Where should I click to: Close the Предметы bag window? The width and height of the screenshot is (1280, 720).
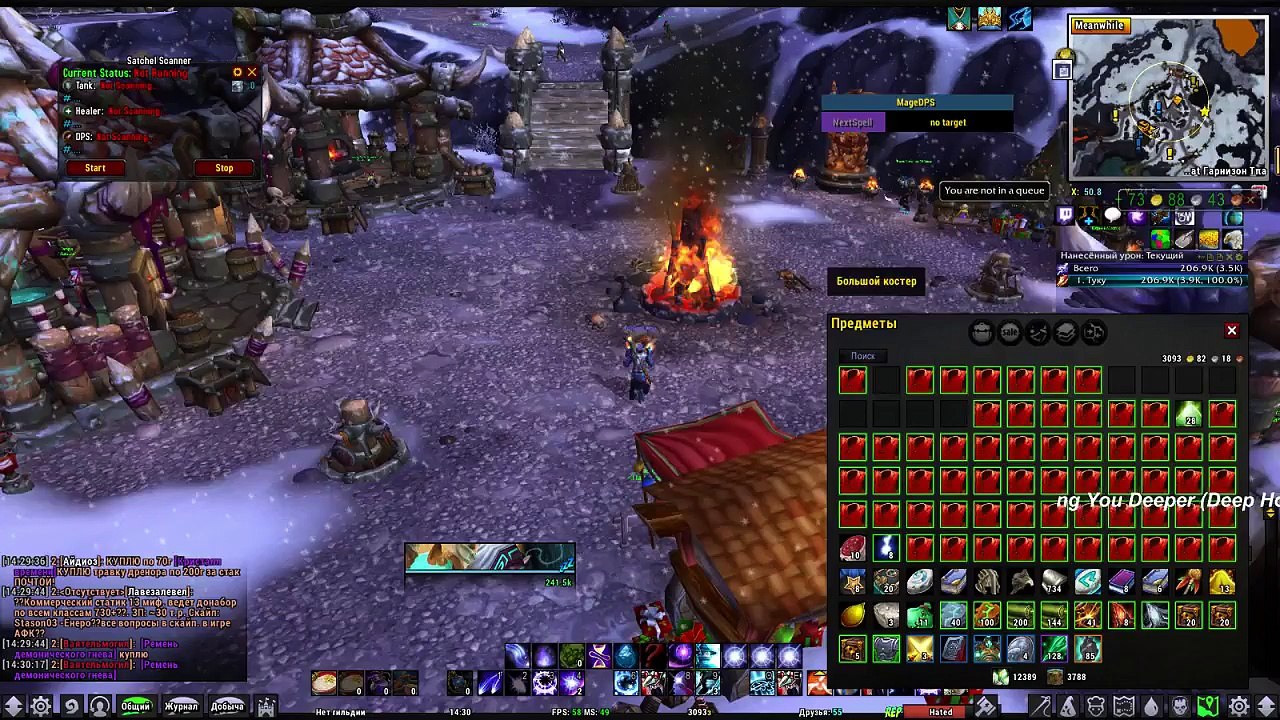tap(1232, 330)
